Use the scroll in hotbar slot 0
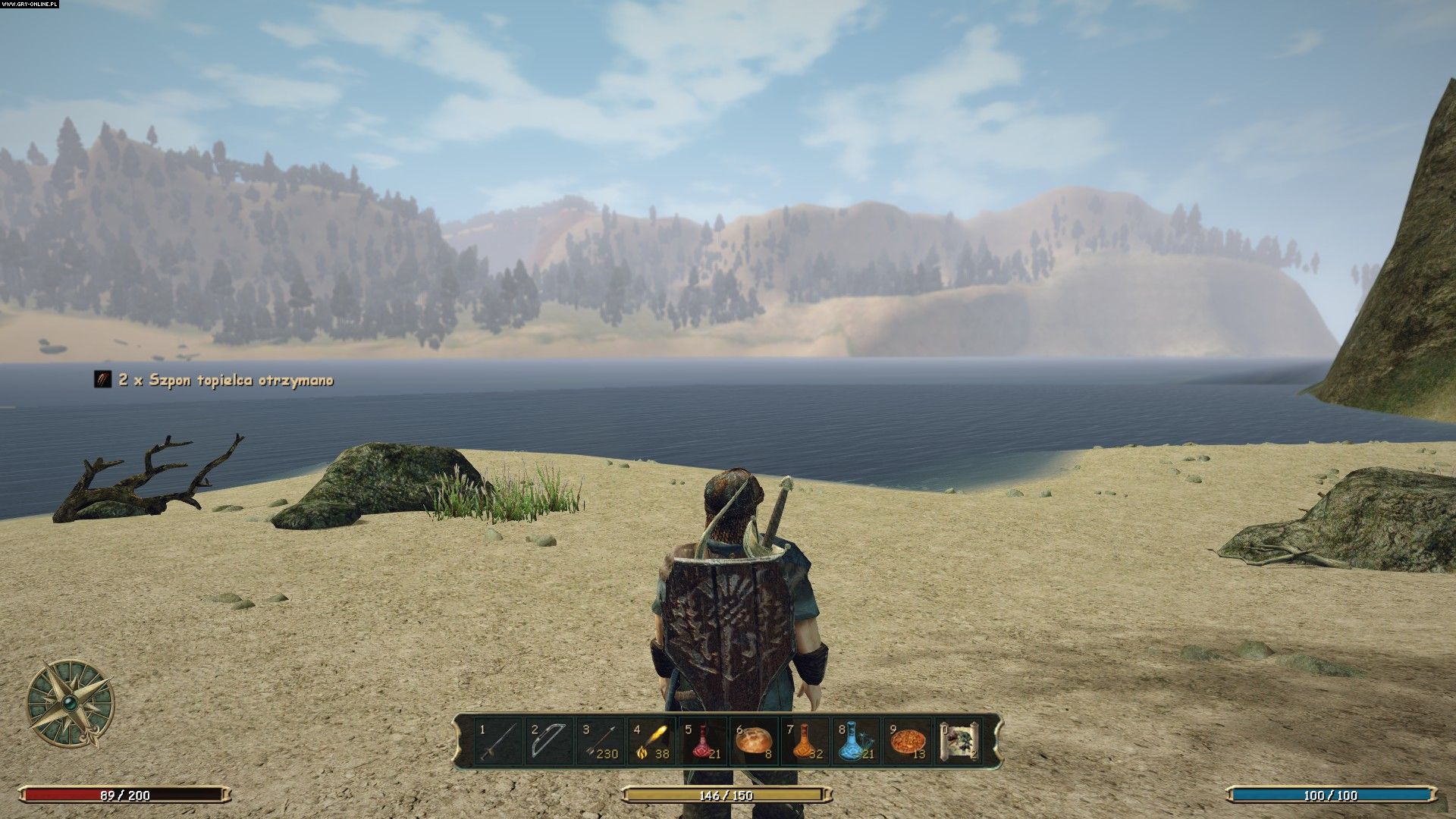The image size is (1456, 819). pos(959,742)
